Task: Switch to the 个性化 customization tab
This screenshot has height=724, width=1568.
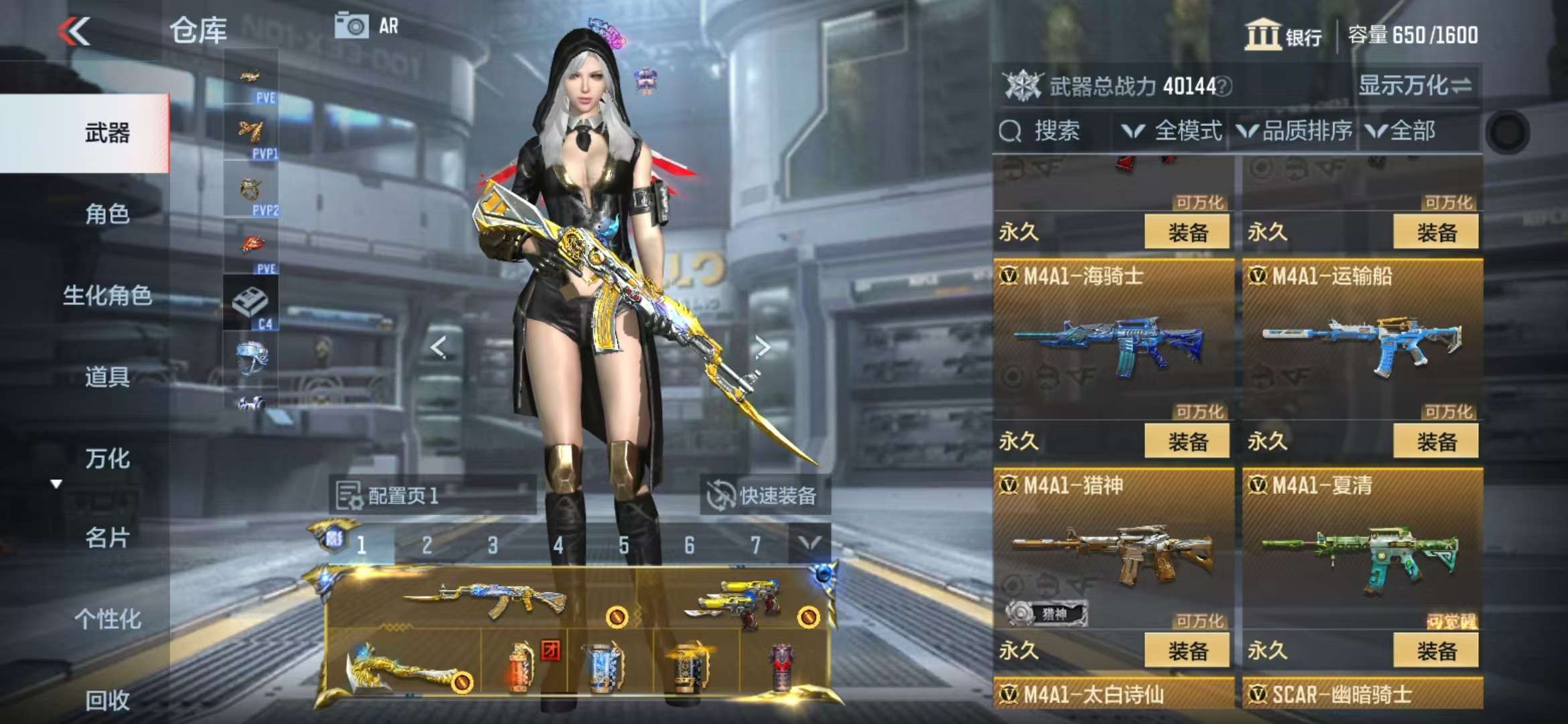Action: pos(107,619)
